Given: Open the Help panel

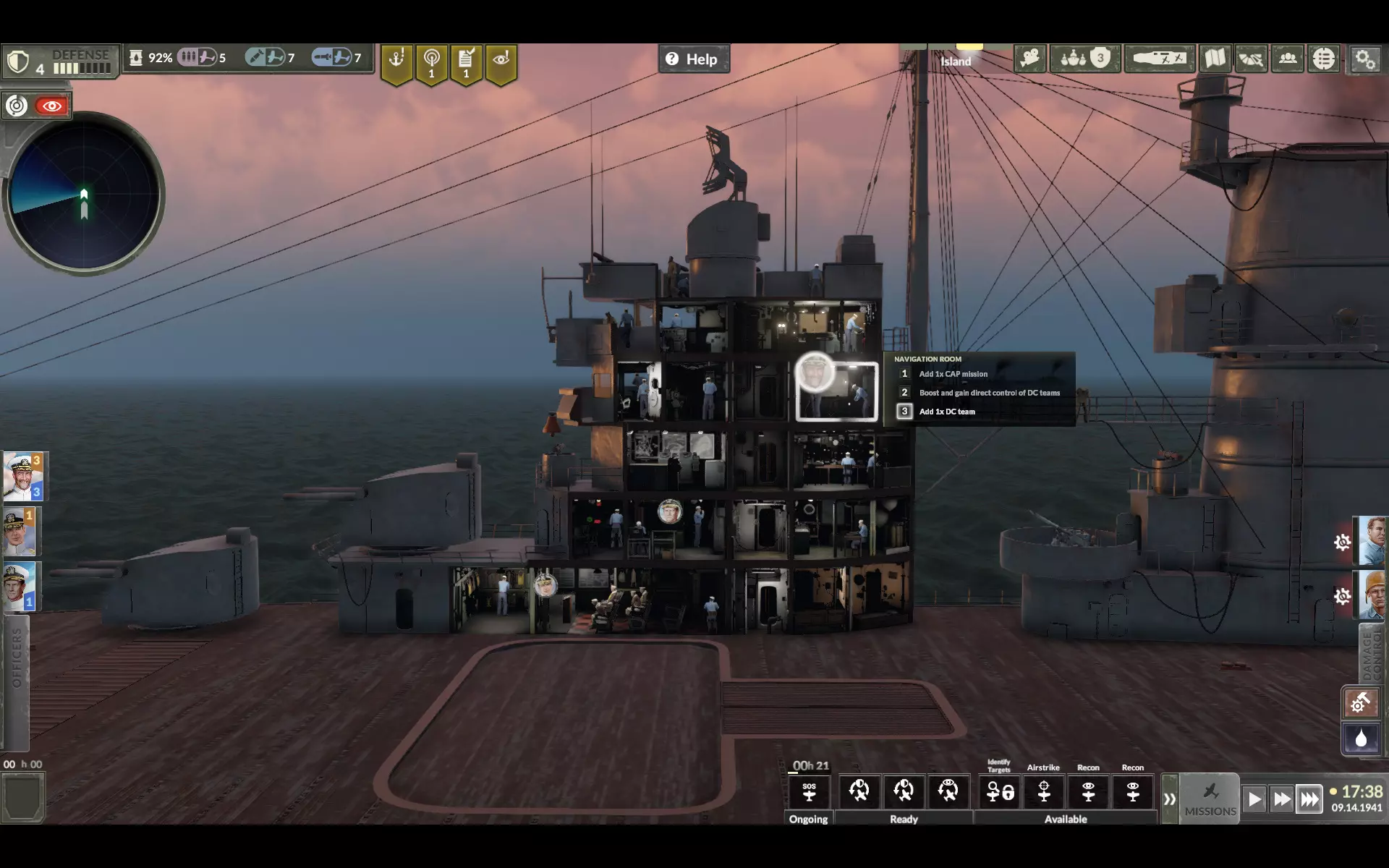Looking at the screenshot, I should click(693, 59).
